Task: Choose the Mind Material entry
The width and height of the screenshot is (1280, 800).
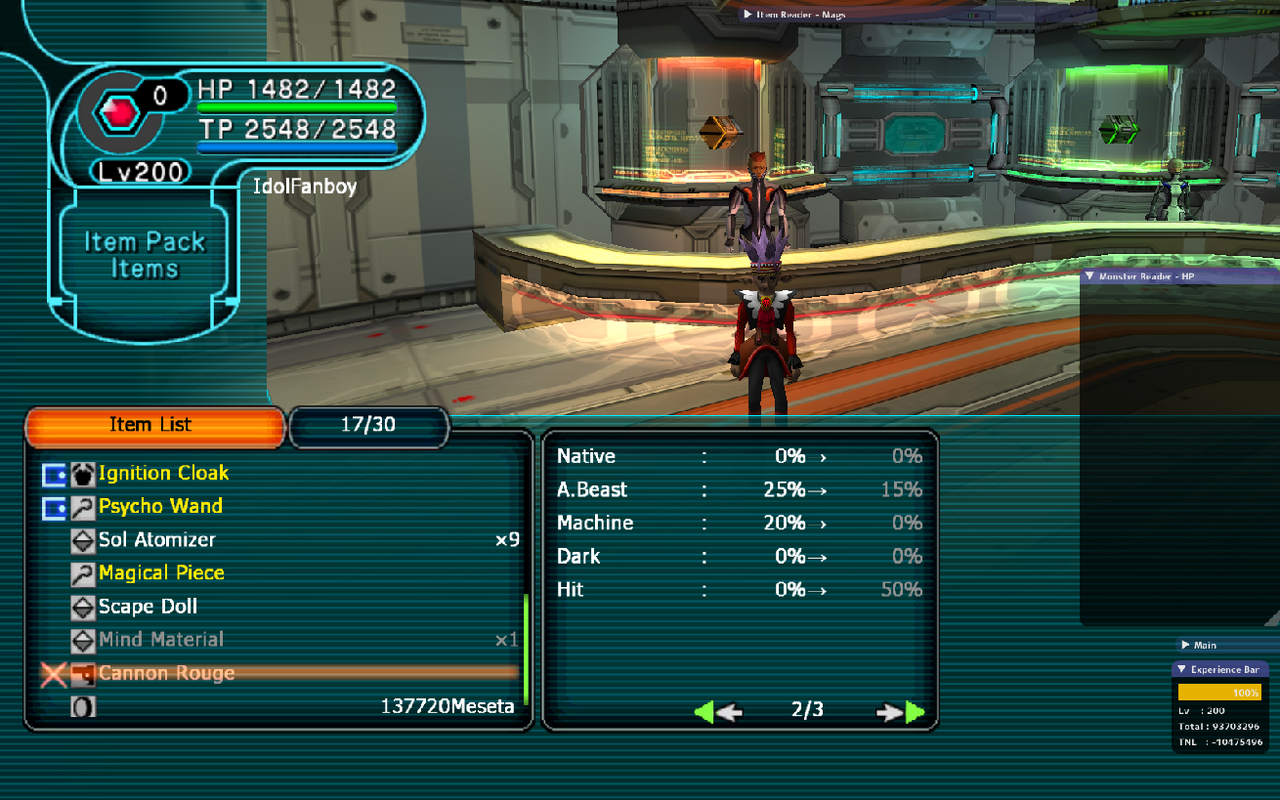Action: pyautogui.click(x=161, y=640)
